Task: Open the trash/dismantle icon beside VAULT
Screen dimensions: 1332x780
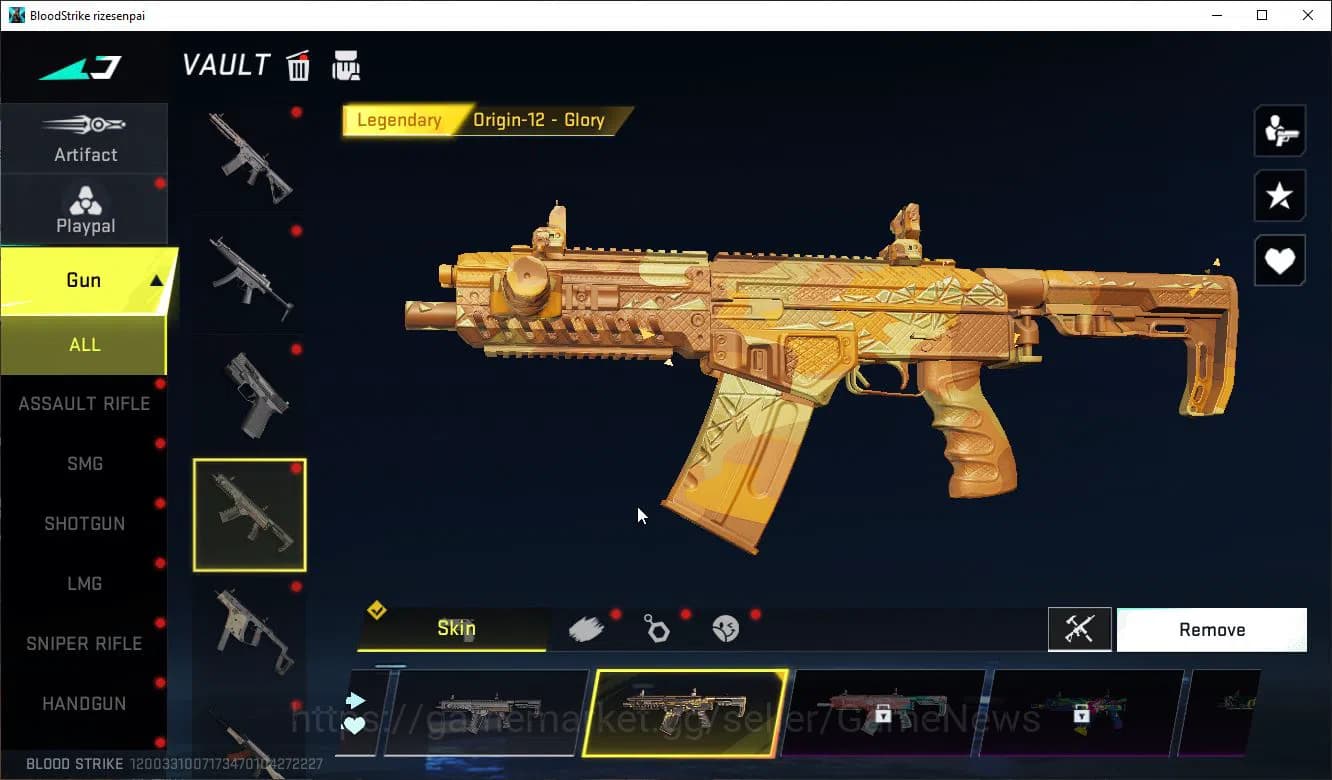Action: [x=298, y=64]
